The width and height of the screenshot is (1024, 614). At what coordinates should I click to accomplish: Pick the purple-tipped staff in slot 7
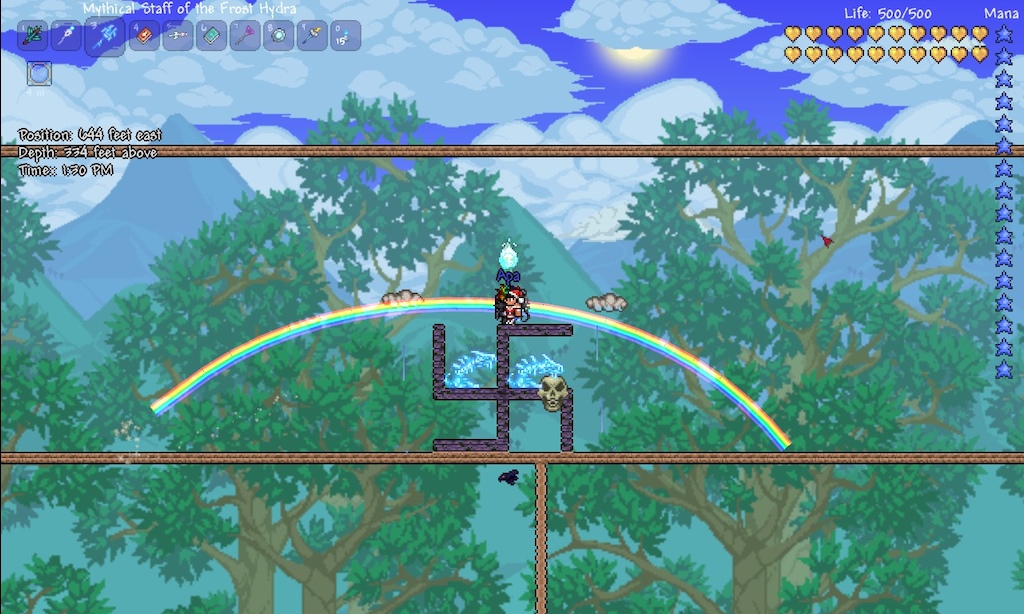coord(244,36)
